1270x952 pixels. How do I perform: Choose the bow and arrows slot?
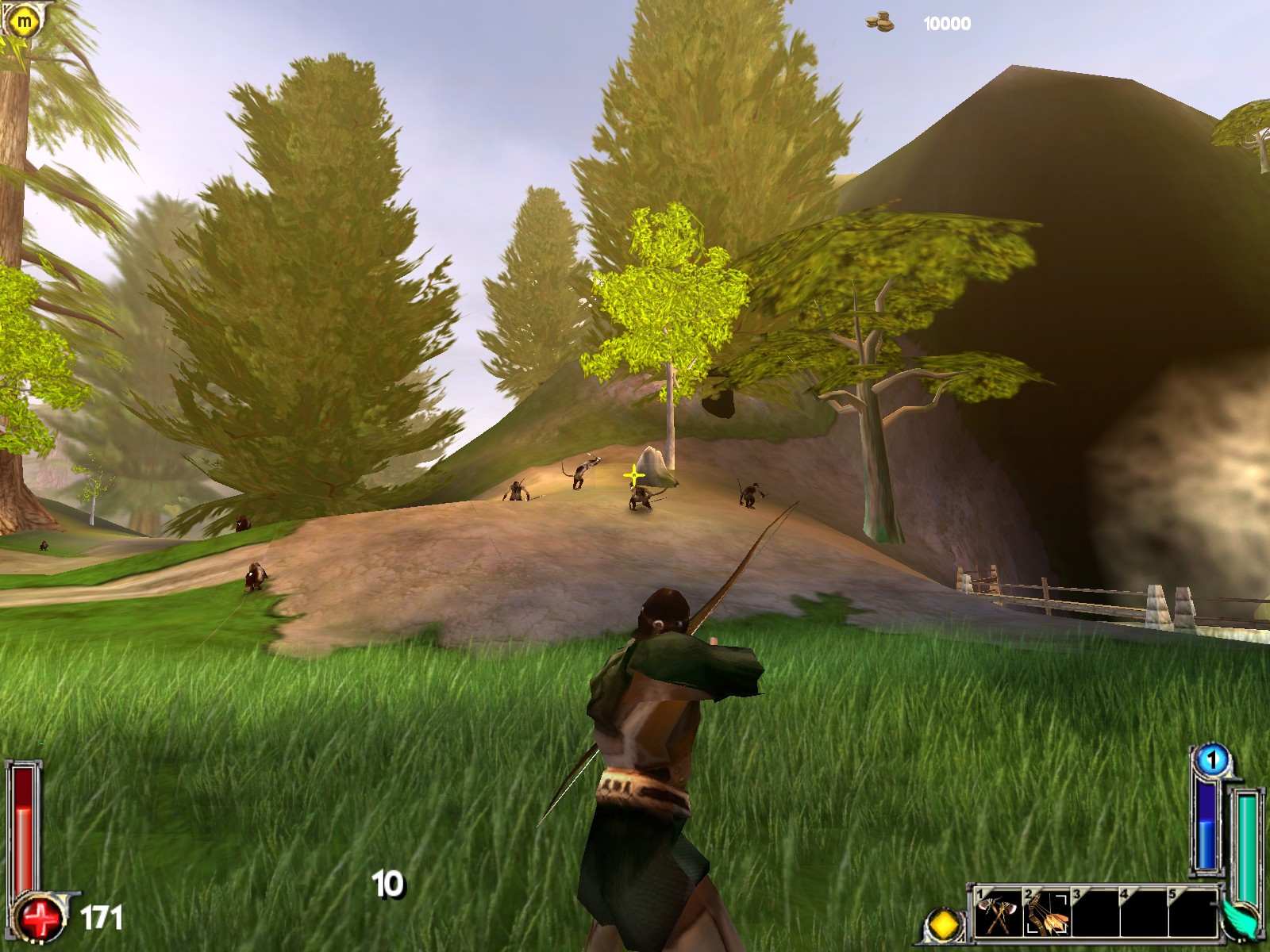(x=1047, y=915)
